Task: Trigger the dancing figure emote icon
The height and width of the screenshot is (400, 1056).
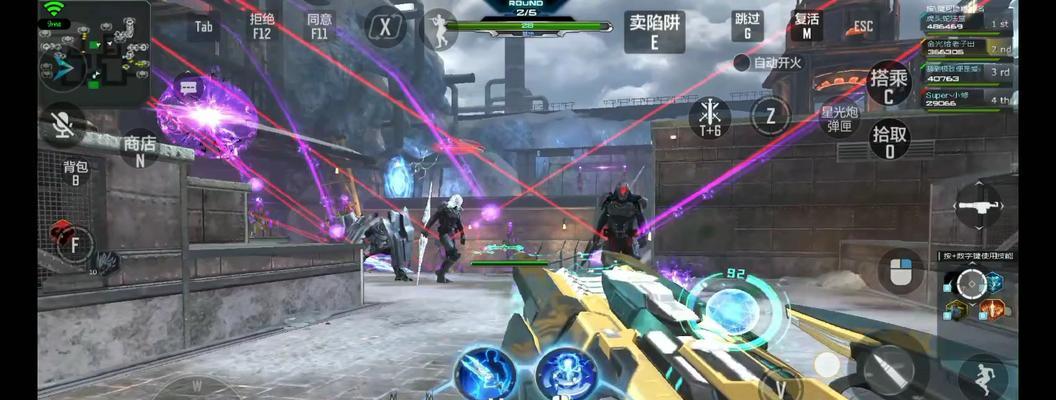Action: pos(439,29)
